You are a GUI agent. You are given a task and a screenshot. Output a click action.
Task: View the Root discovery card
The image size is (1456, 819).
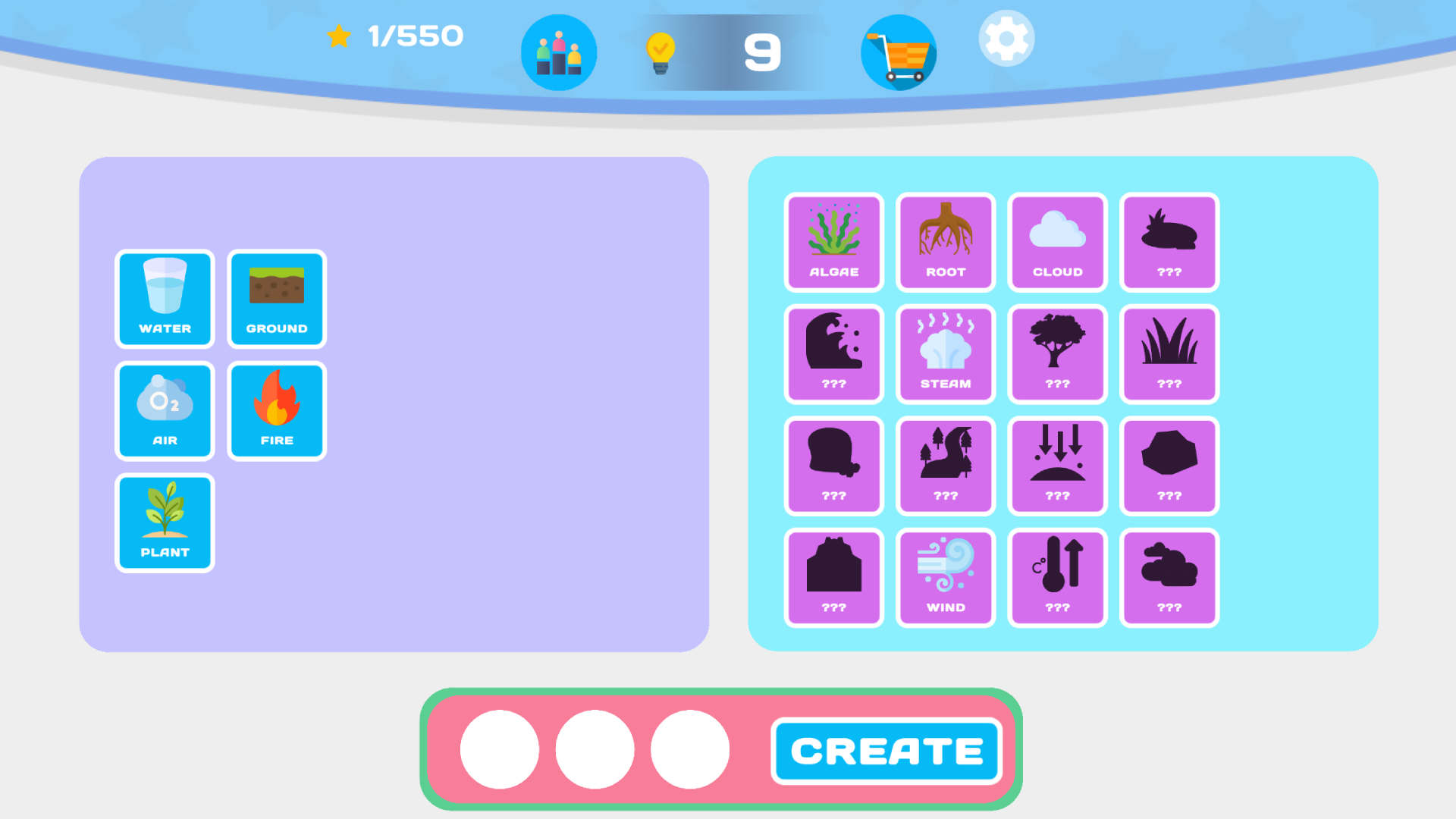tap(945, 243)
